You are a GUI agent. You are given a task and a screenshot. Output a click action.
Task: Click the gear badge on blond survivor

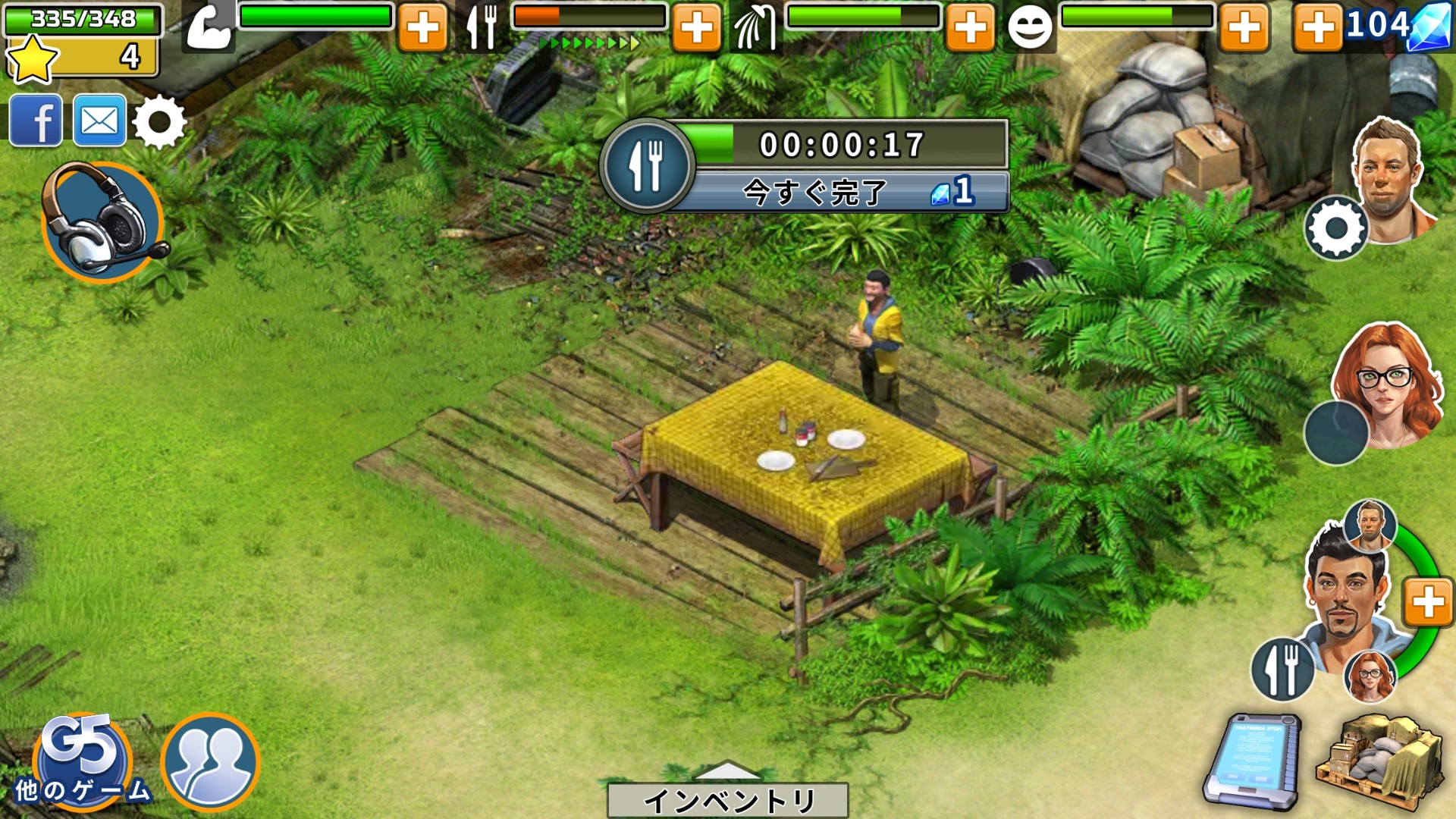[1336, 228]
